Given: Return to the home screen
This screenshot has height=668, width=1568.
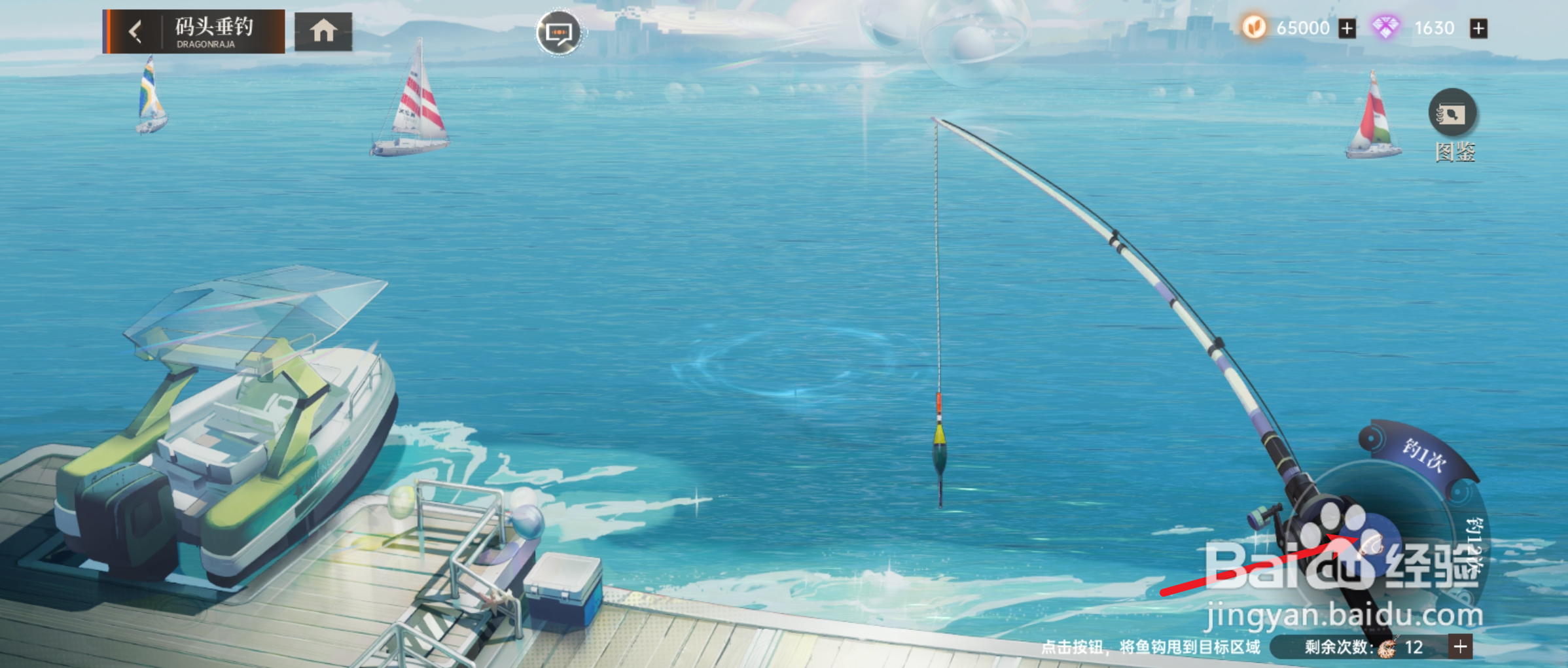Looking at the screenshot, I should click(x=323, y=31).
